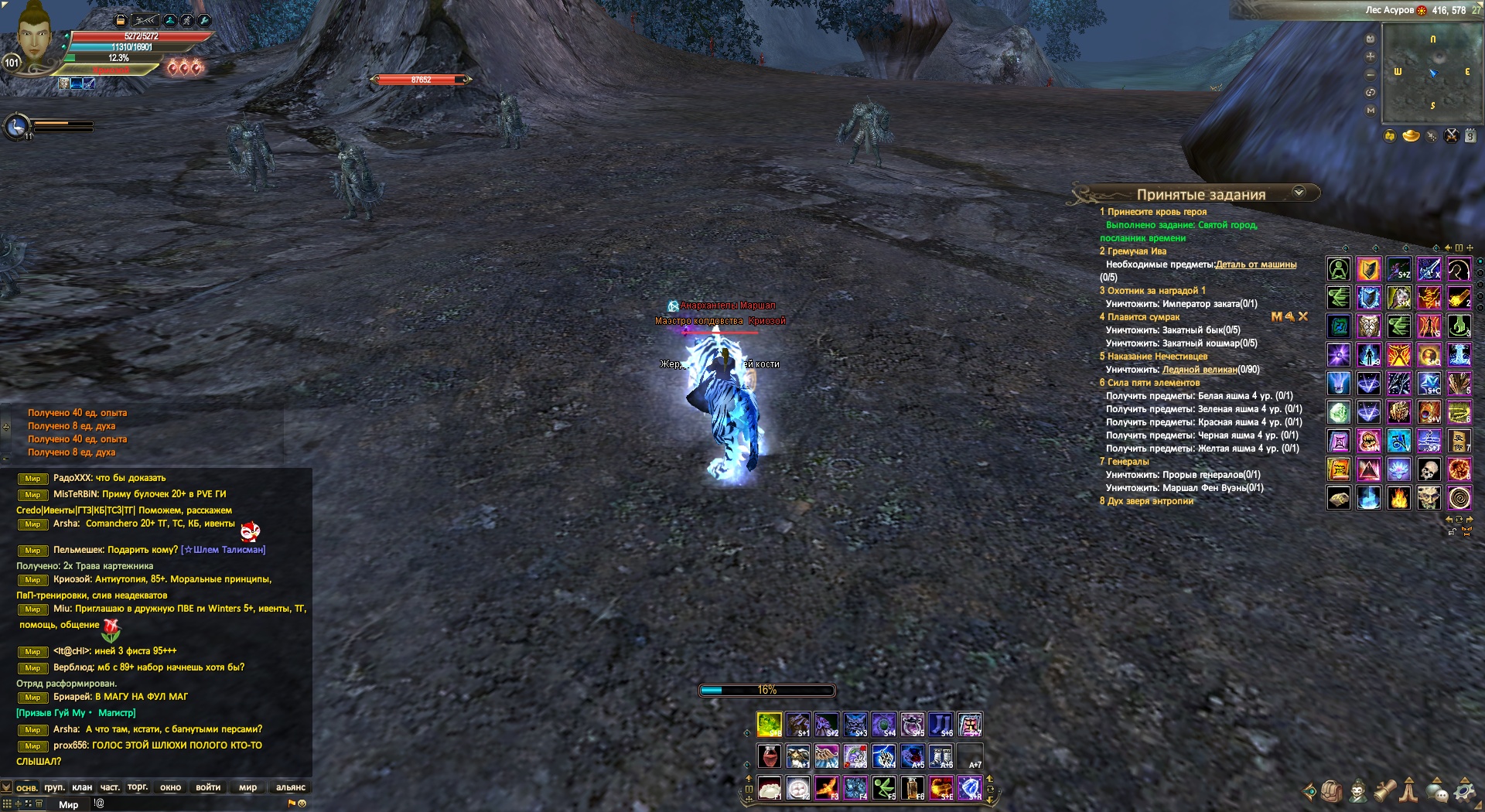The image size is (1485, 812).
Task: Use the plate of dumplings on F1
Action: pos(769,788)
